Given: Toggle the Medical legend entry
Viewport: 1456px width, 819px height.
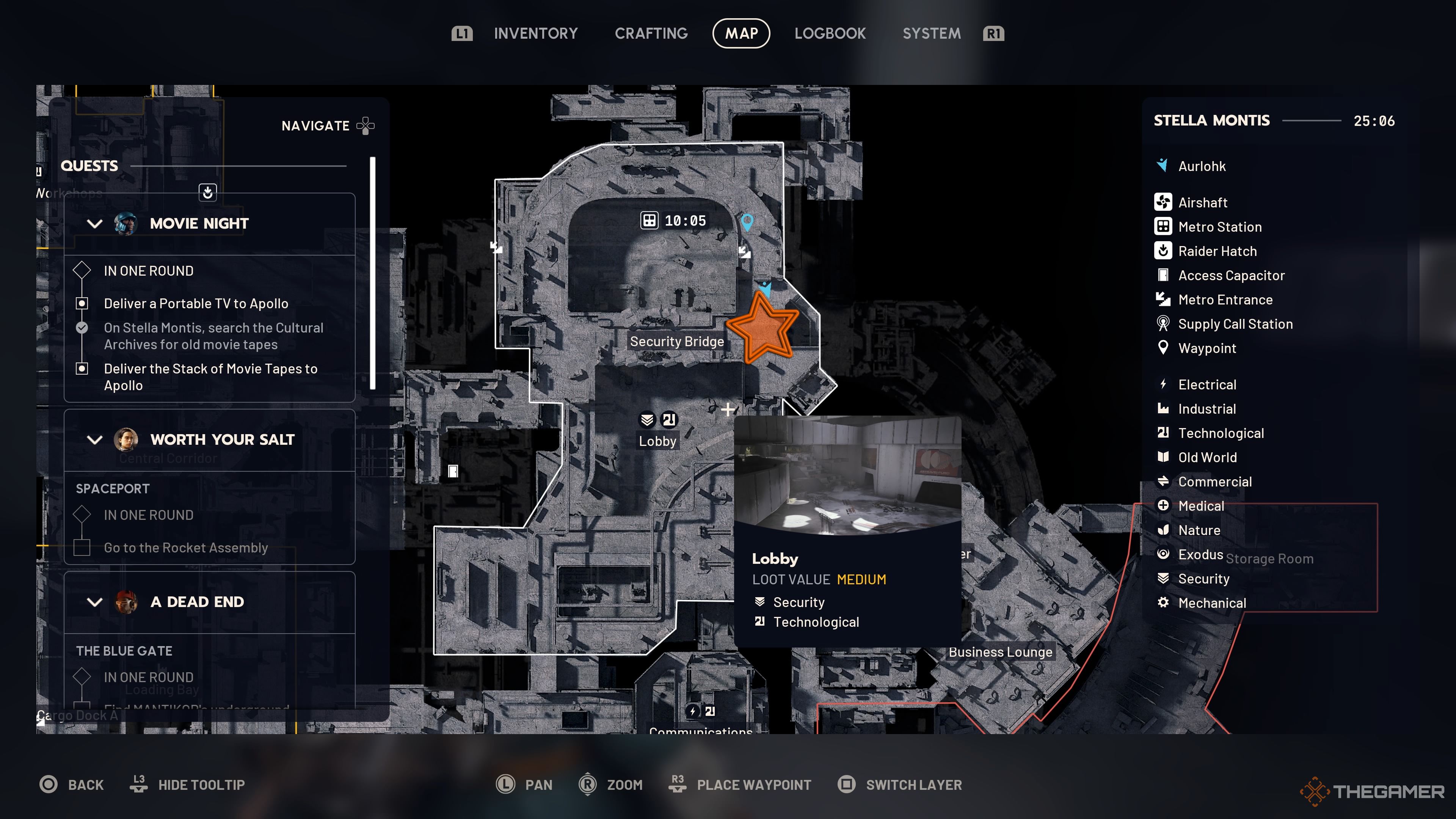Looking at the screenshot, I should pos(1200,506).
